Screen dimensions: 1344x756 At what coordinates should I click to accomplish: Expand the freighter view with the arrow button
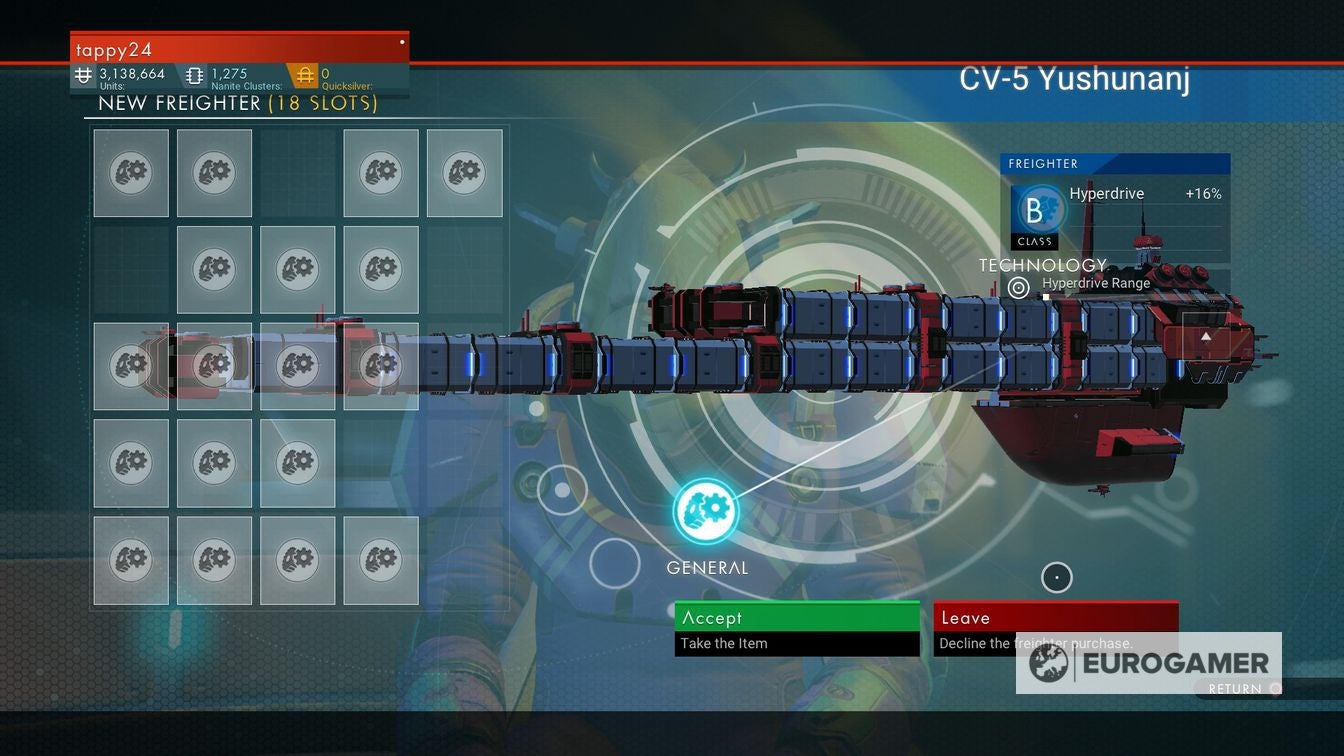(x=1206, y=339)
